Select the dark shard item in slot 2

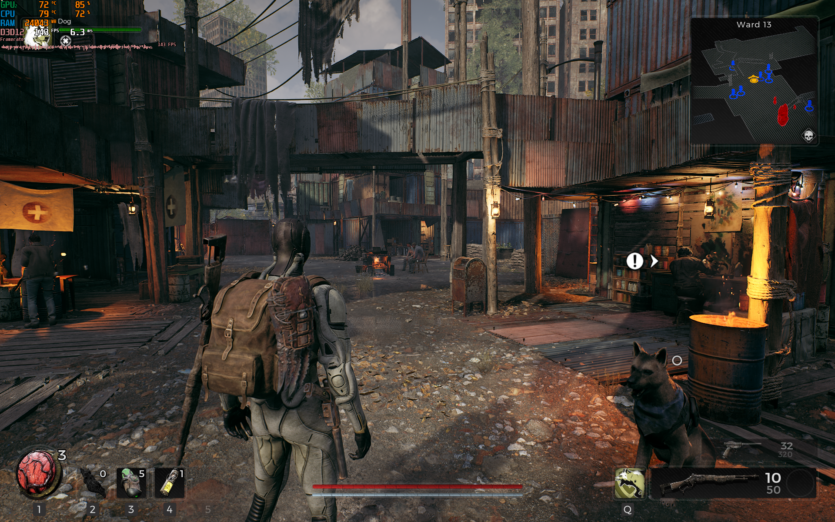click(x=92, y=483)
